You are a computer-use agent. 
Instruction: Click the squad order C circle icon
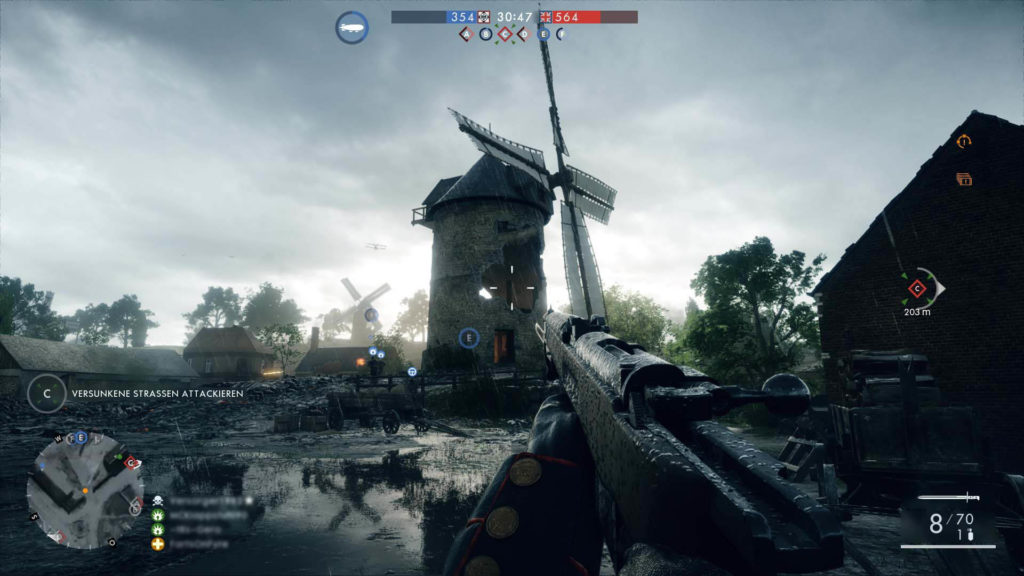(46, 393)
